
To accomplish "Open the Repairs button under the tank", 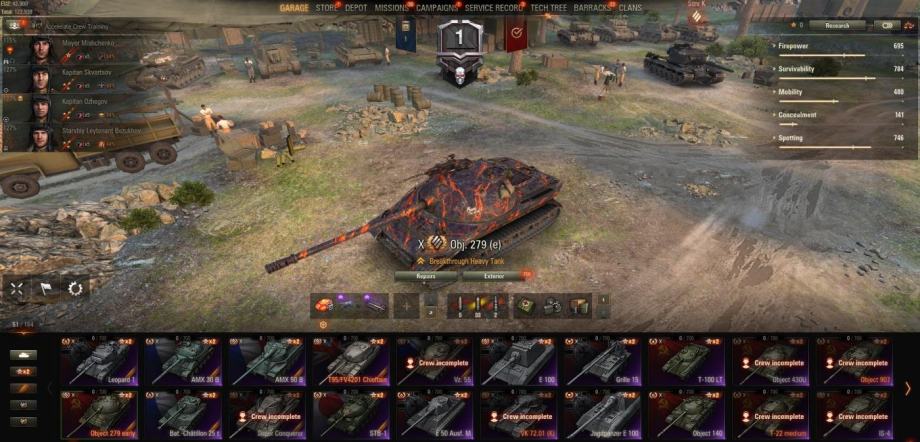I will (x=425, y=275).
